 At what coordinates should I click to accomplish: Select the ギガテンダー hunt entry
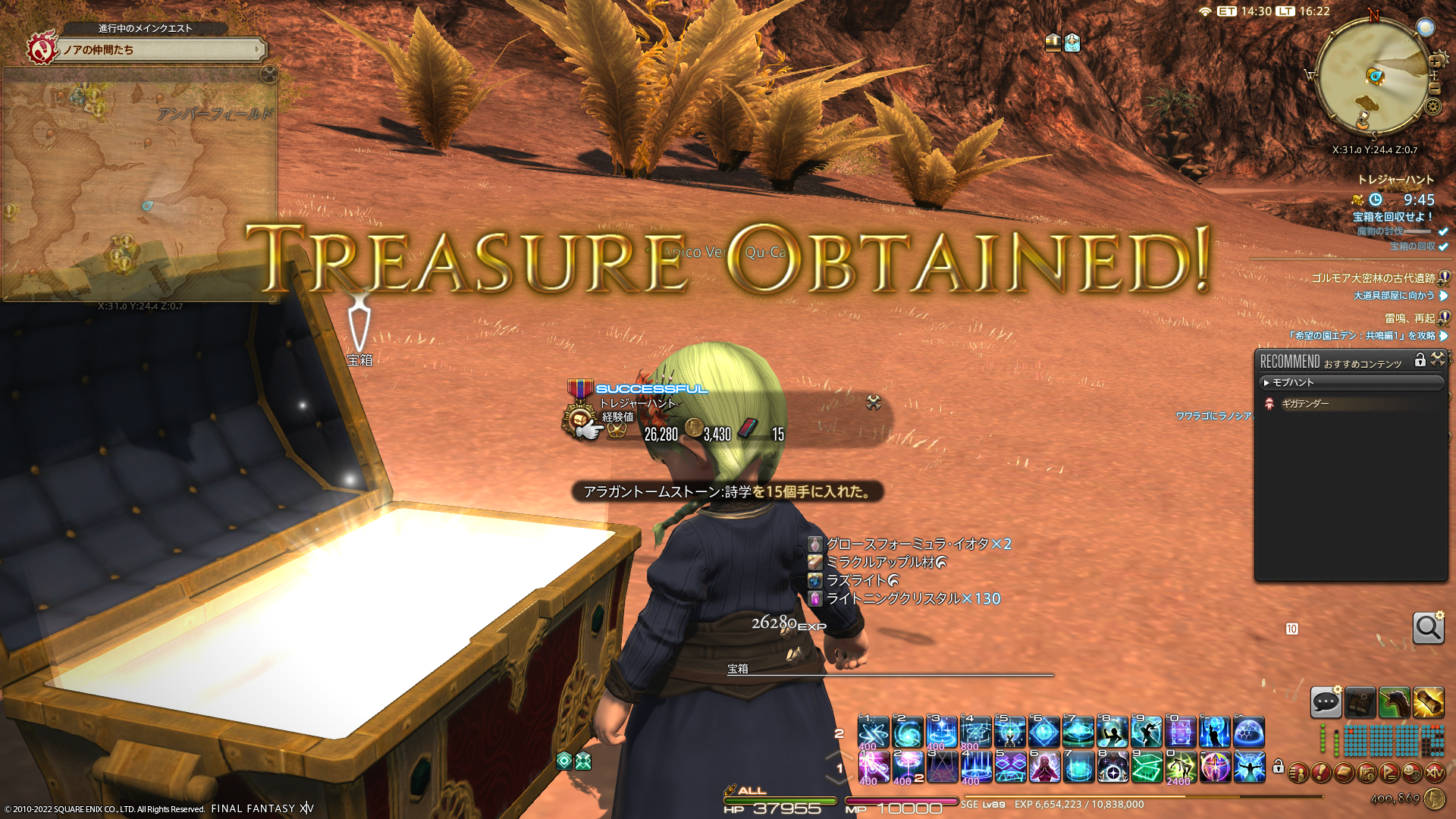pyautogui.click(x=1304, y=403)
